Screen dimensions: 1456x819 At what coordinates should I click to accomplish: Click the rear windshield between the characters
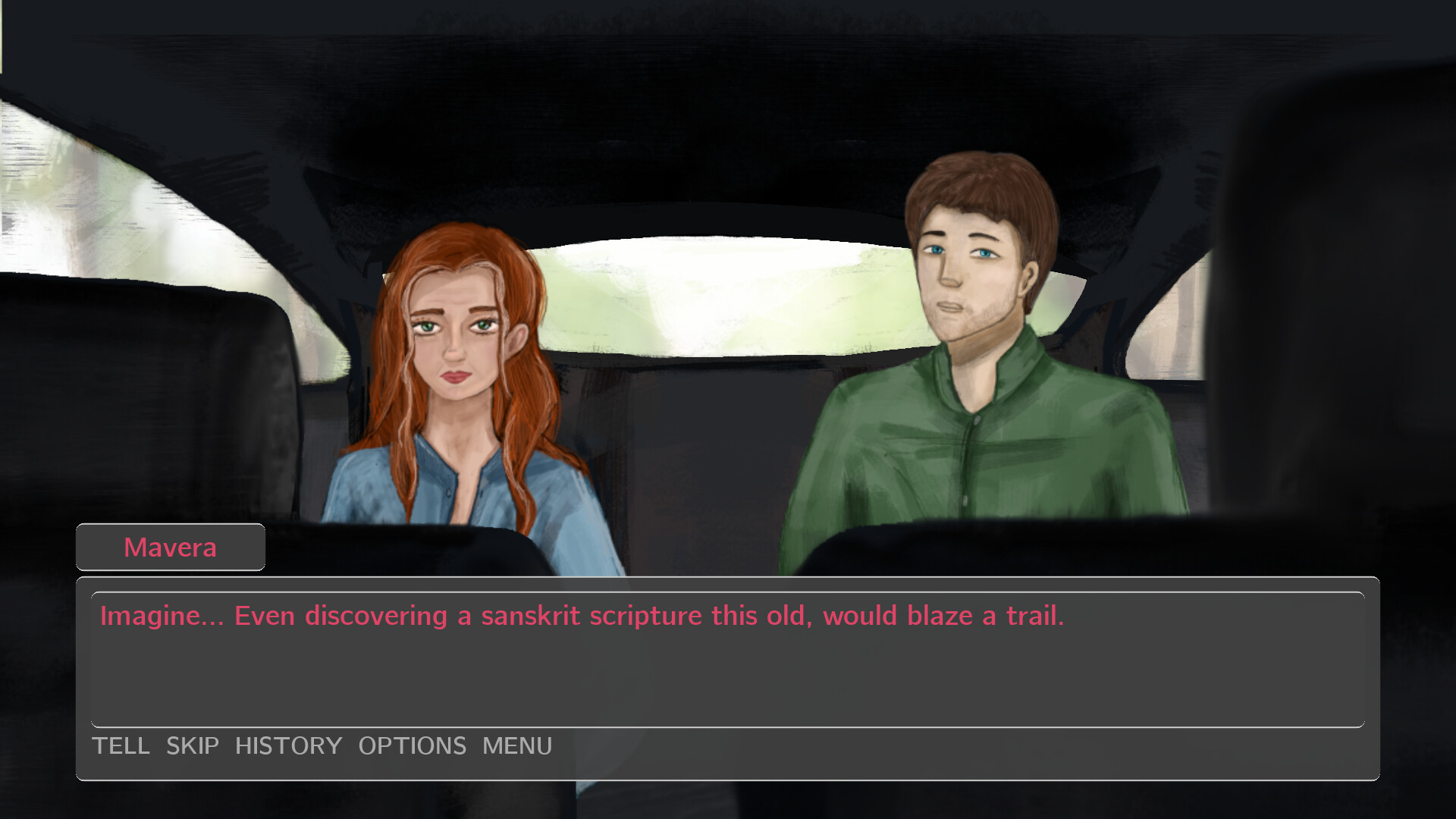point(720,296)
